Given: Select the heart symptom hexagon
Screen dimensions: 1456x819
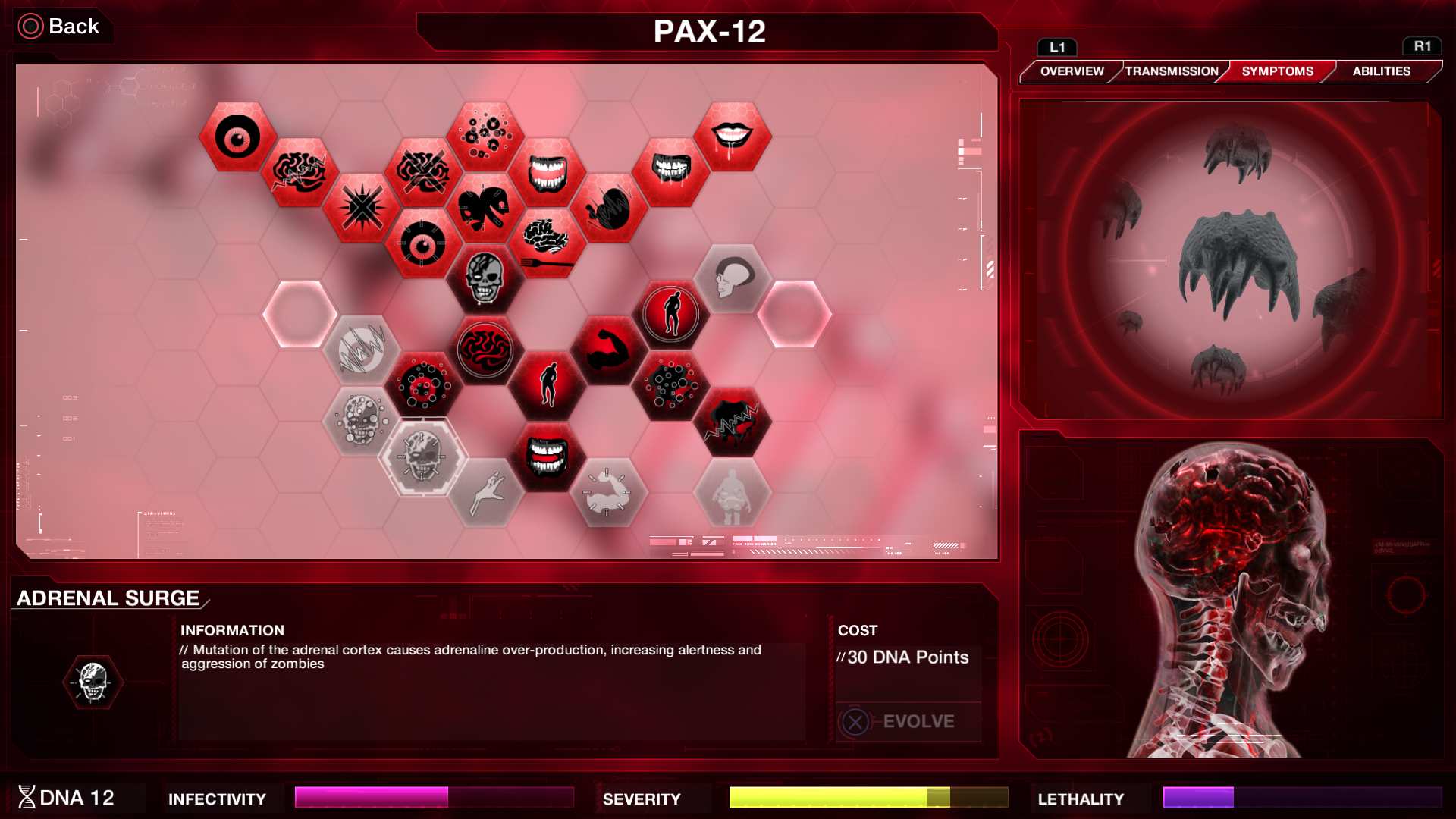Looking at the screenshot, I should pyautogui.click(x=487, y=209).
